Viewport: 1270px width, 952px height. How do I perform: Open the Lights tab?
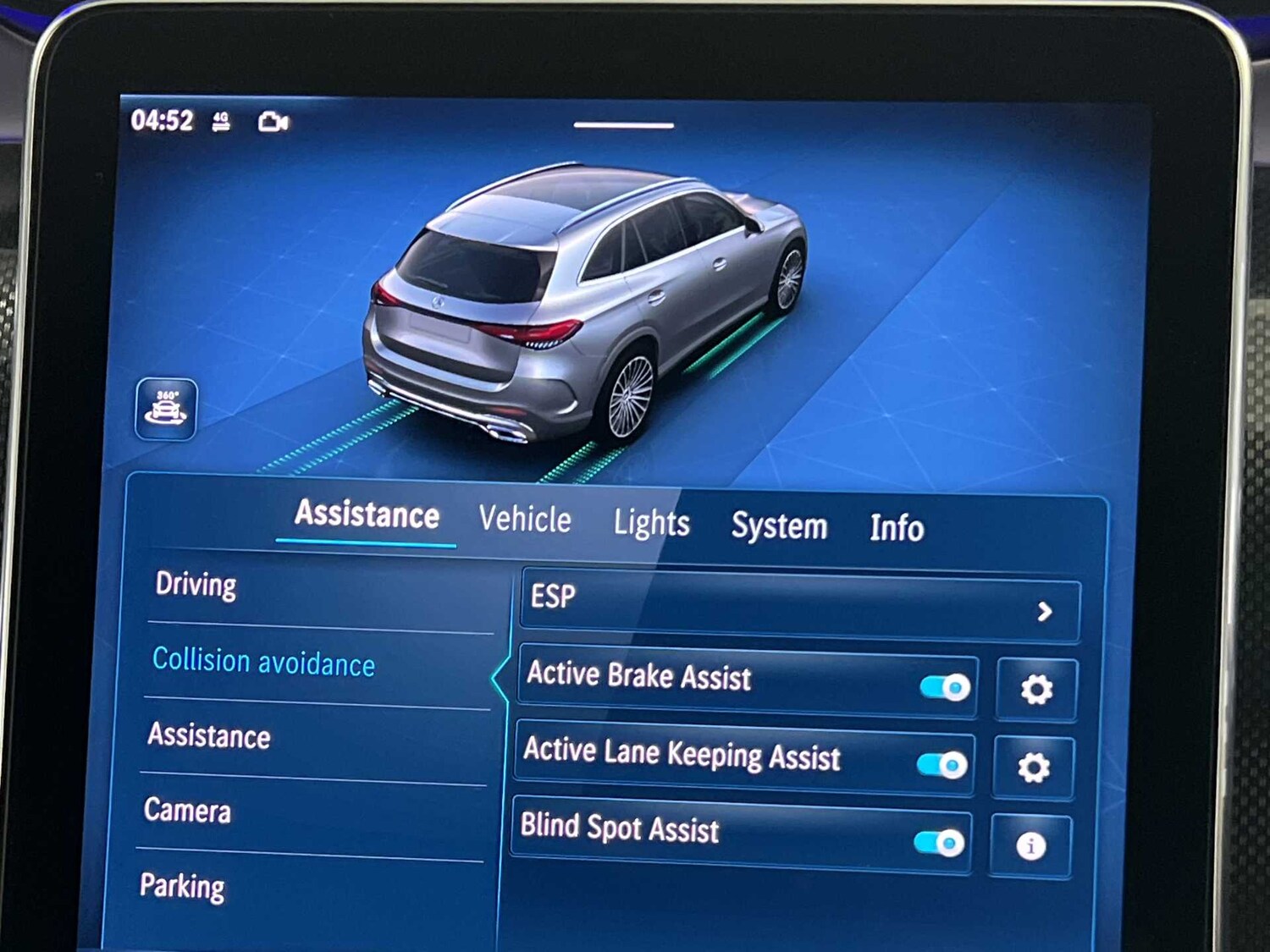point(652,524)
